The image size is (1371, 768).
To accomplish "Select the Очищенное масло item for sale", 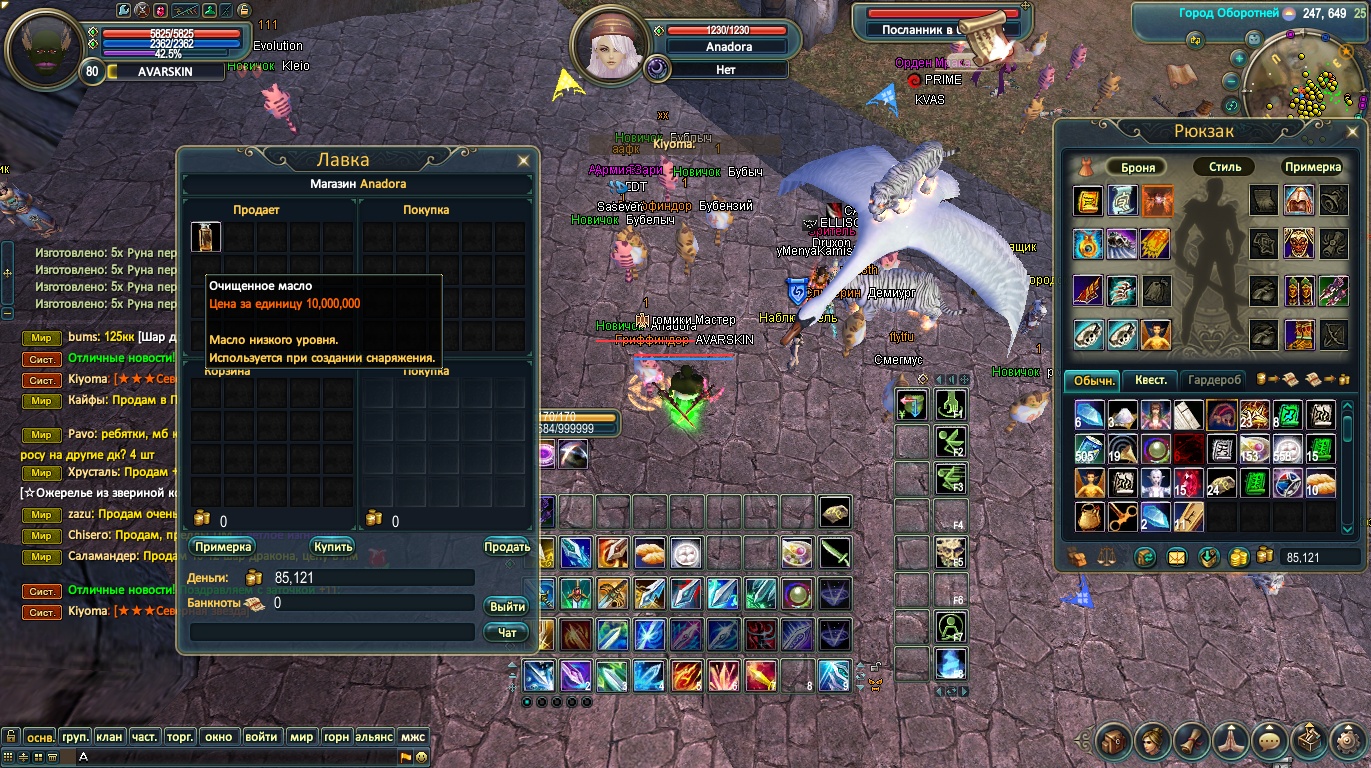I will click(206, 237).
